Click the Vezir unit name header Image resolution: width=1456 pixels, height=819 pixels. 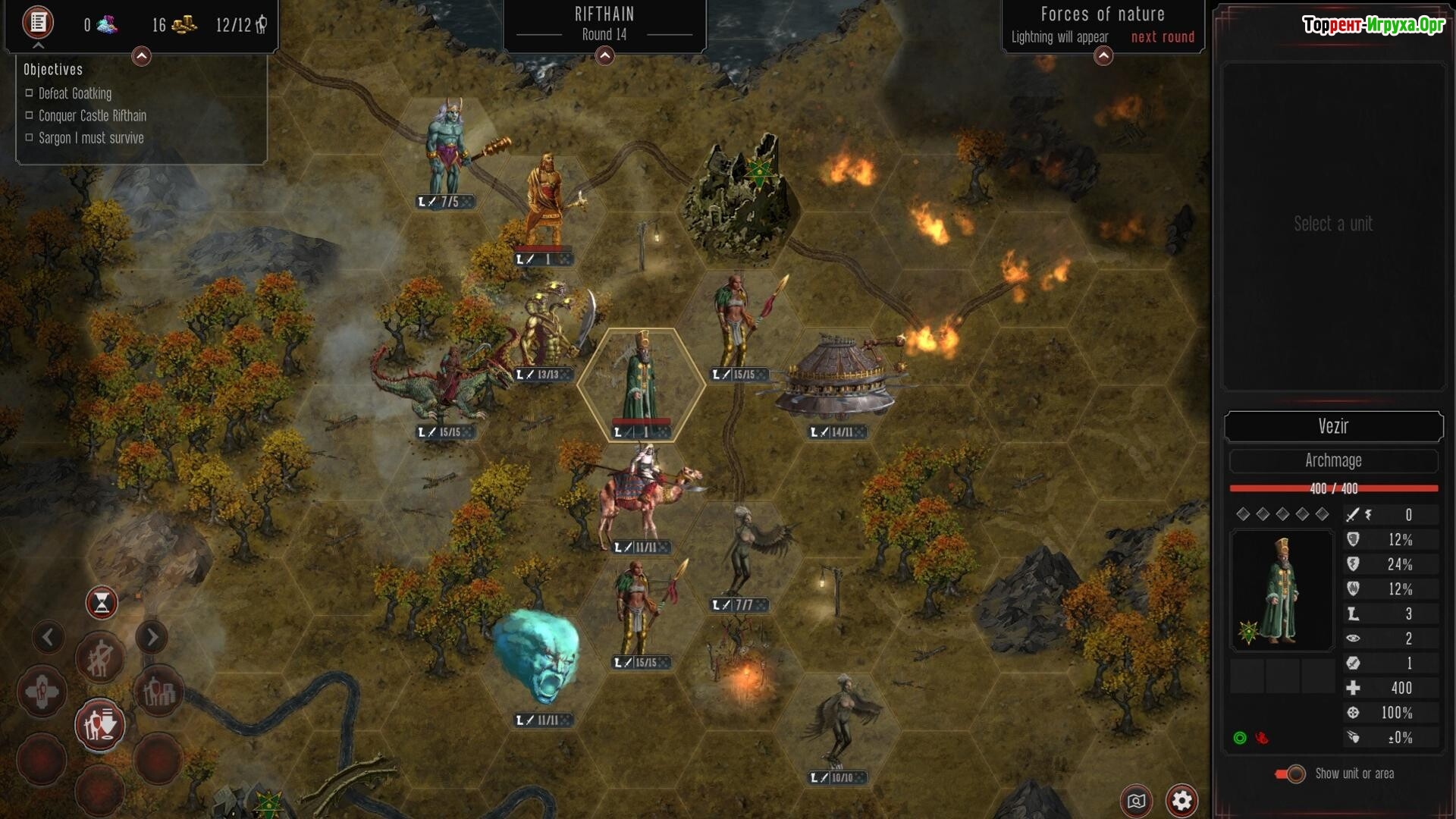click(x=1333, y=426)
